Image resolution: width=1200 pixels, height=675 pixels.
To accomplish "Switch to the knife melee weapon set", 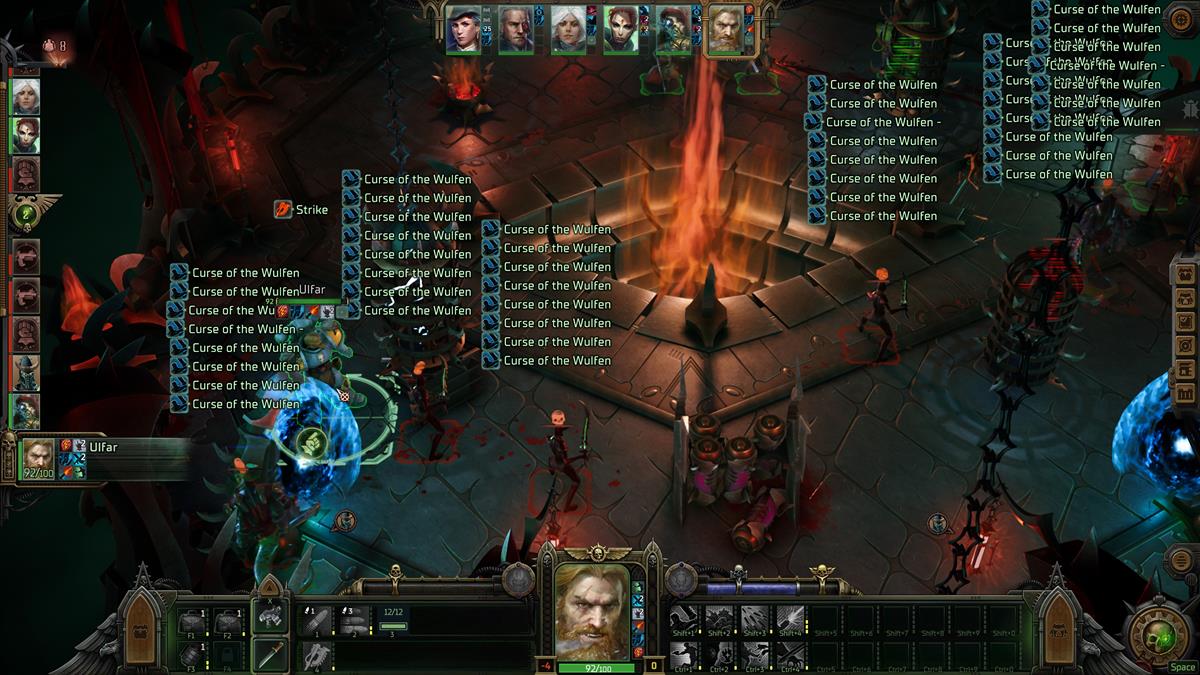I will (269, 654).
